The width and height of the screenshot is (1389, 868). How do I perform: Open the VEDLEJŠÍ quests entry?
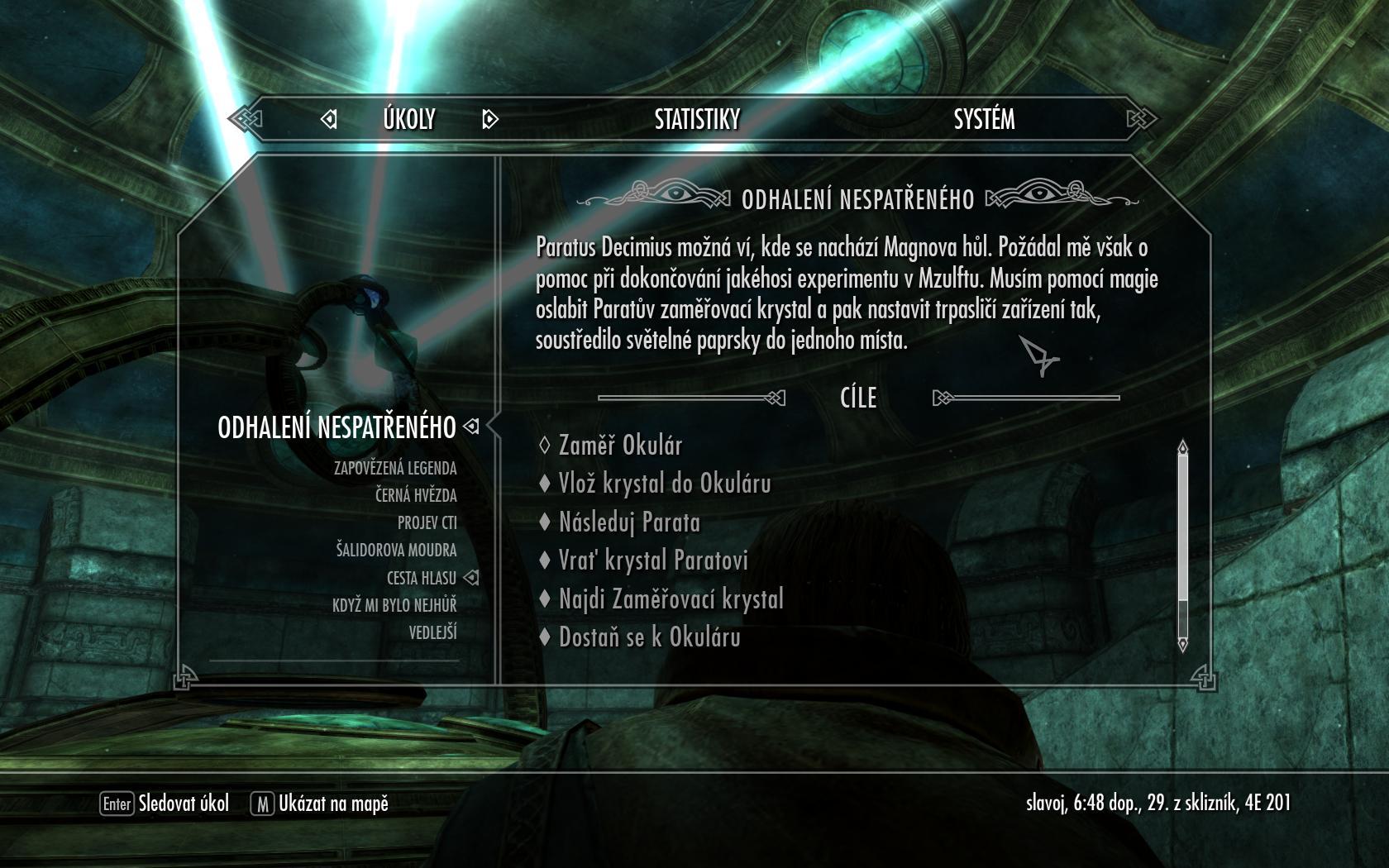[432, 633]
